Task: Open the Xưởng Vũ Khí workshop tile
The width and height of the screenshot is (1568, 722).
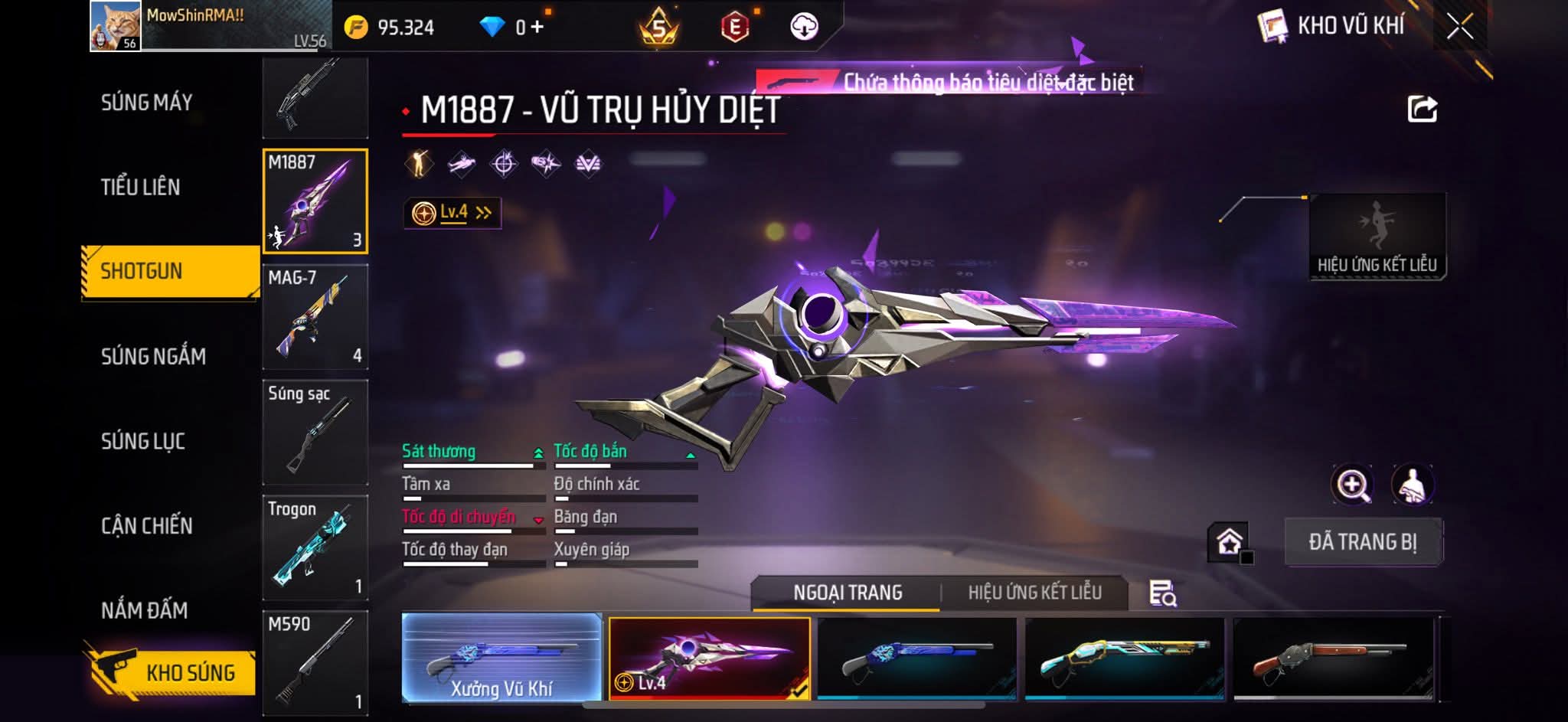Action: coord(501,658)
